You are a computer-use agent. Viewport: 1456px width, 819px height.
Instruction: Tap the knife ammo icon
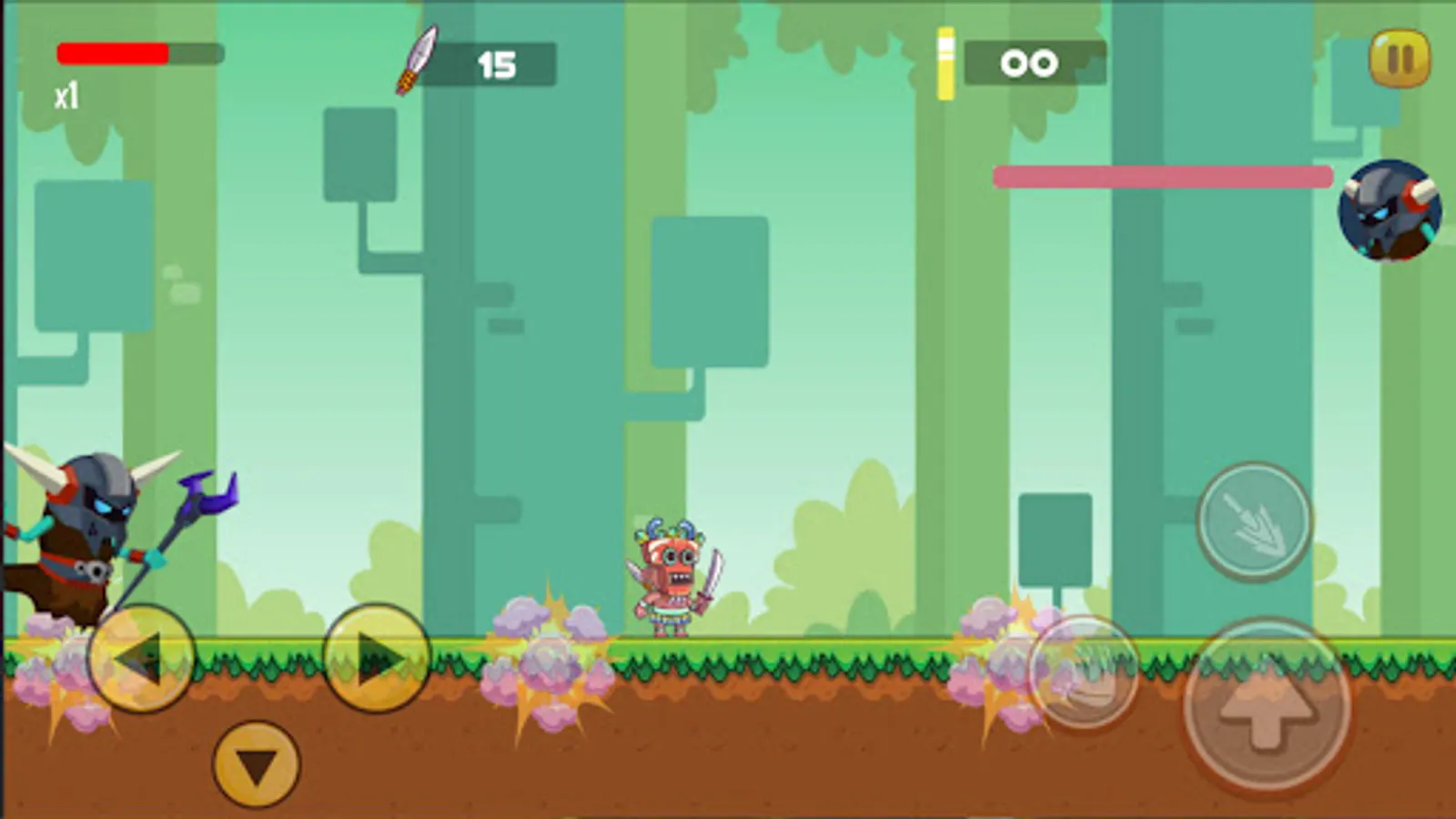(417, 59)
